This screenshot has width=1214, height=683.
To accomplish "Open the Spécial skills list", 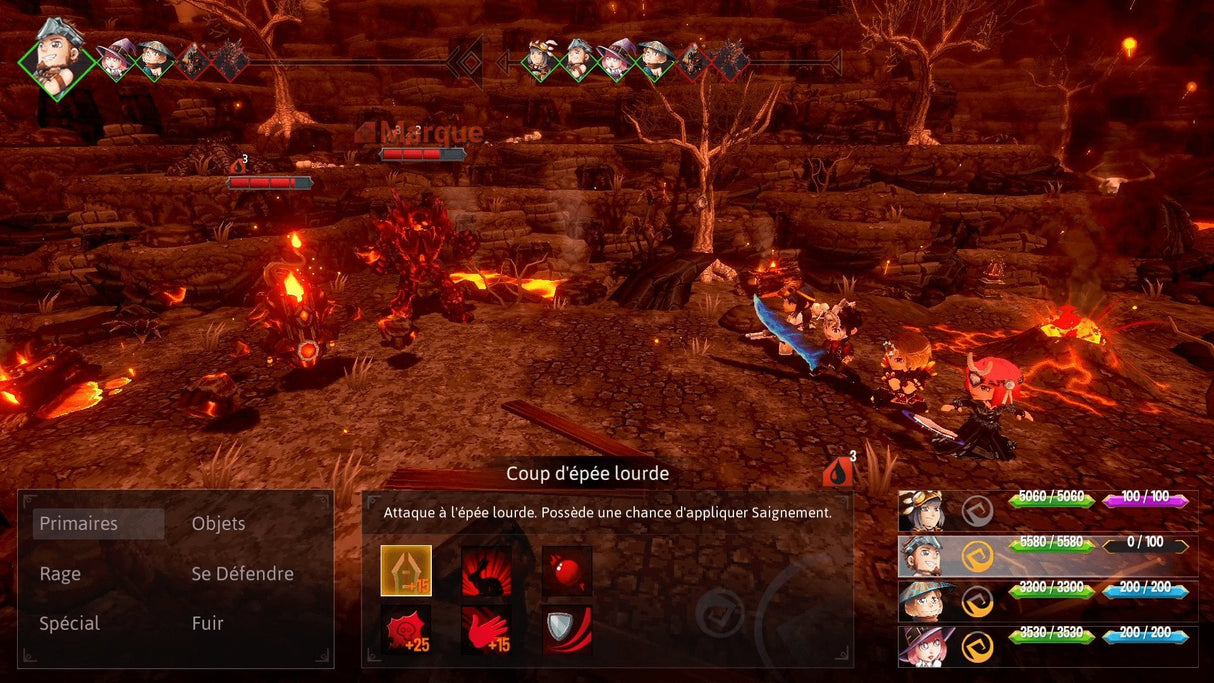I will coord(70,624).
